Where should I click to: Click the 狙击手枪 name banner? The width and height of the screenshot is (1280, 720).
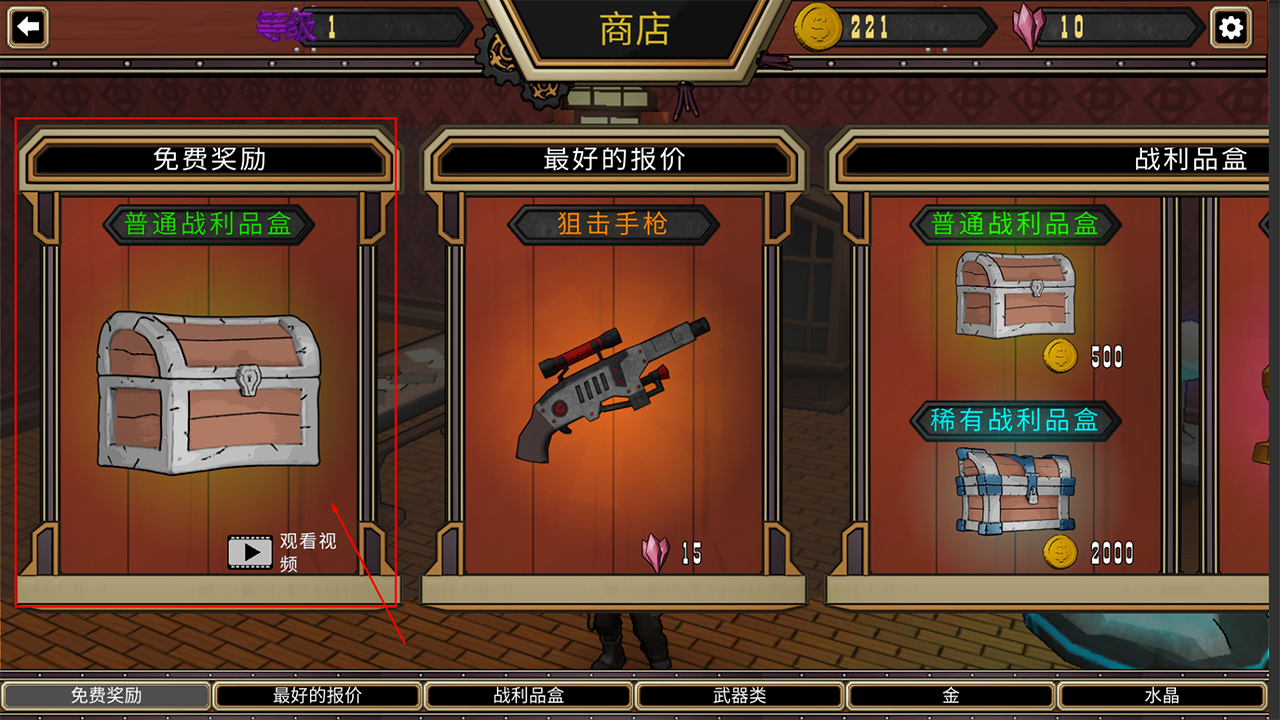click(612, 224)
